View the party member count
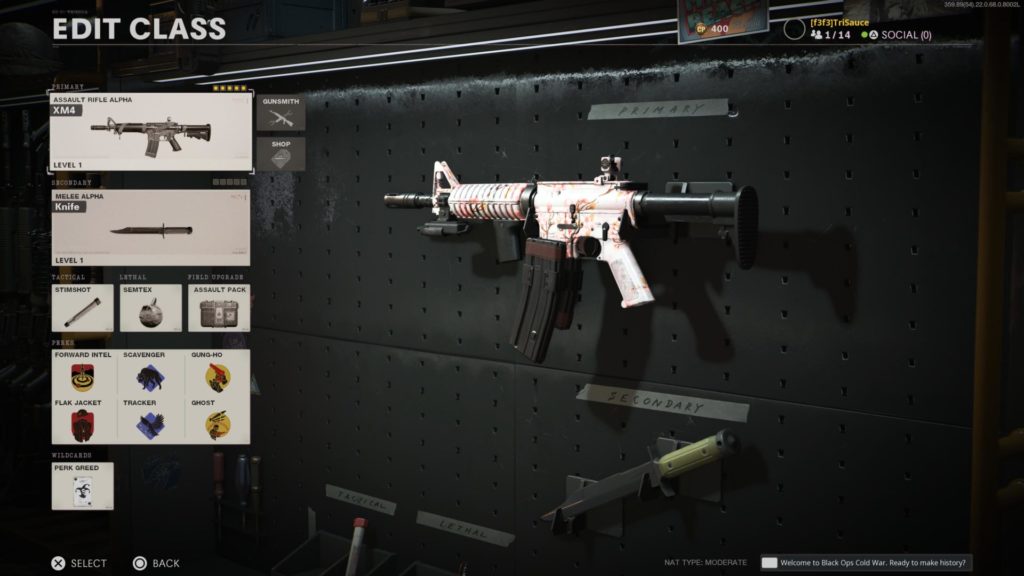 click(831, 35)
